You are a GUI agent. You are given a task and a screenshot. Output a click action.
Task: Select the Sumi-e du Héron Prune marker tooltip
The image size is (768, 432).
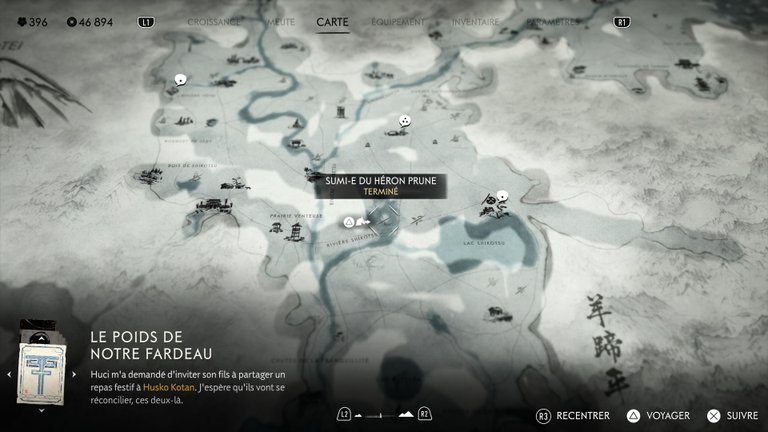(x=381, y=185)
